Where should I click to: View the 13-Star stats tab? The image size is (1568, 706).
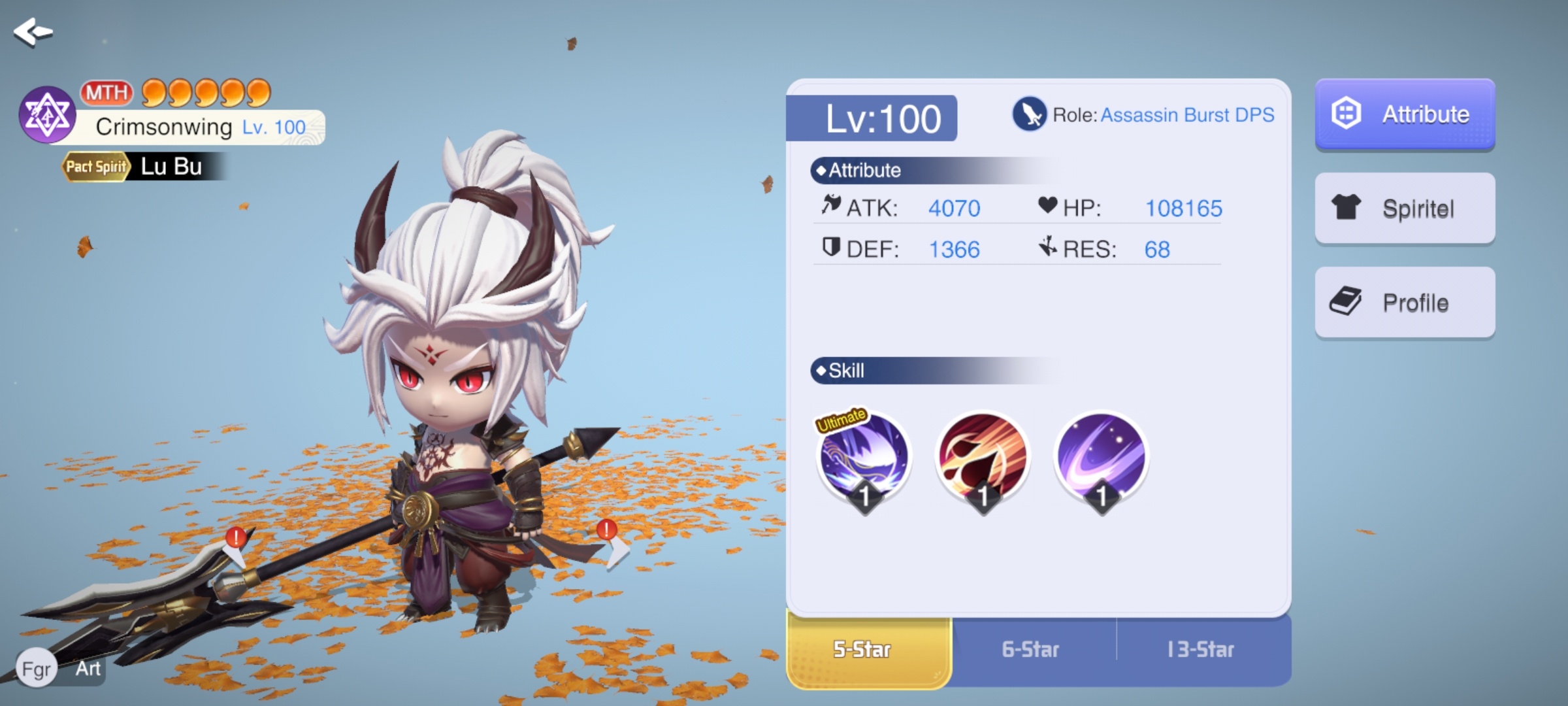coord(1201,649)
